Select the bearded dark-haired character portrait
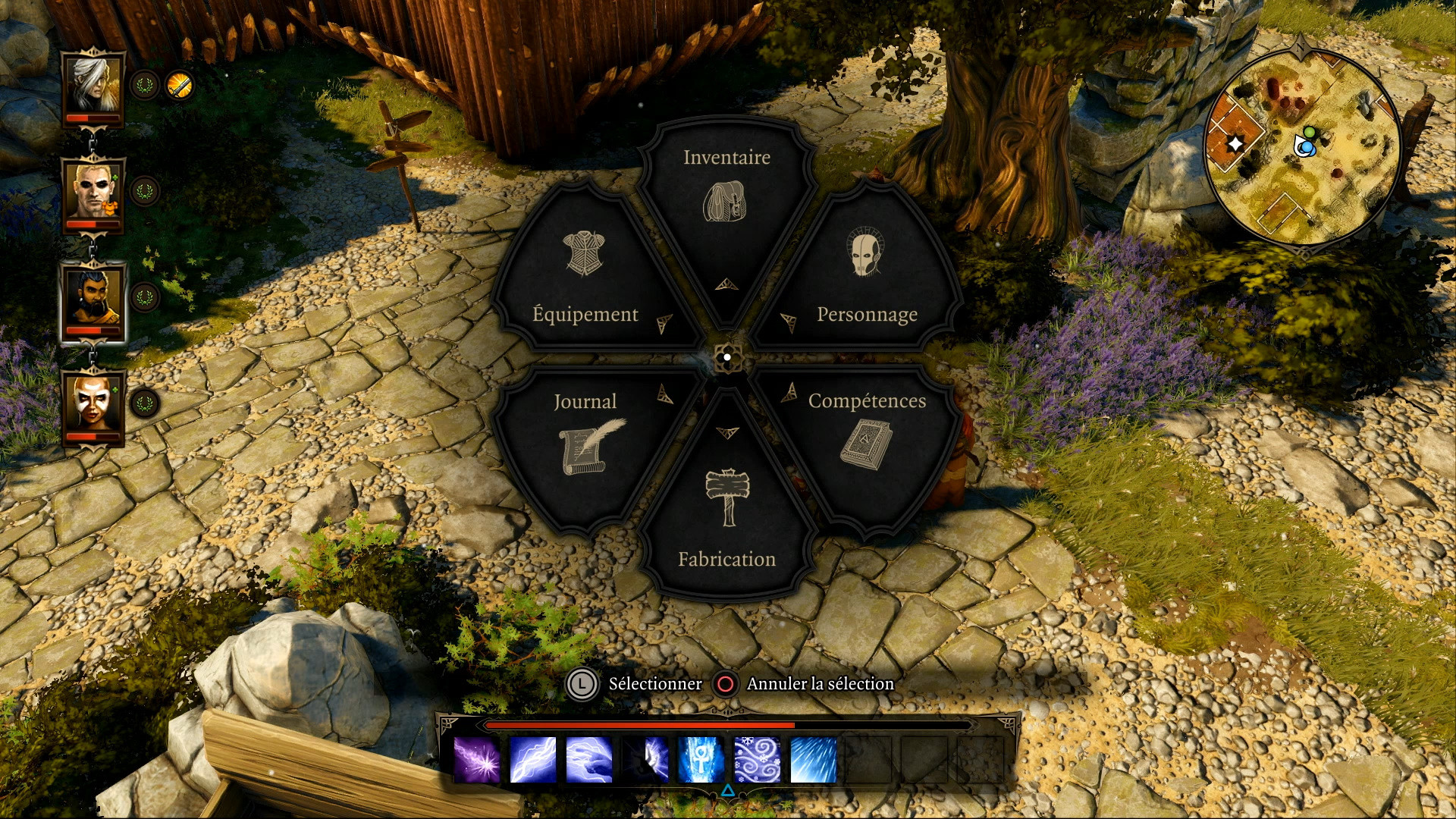 point(93,300)
